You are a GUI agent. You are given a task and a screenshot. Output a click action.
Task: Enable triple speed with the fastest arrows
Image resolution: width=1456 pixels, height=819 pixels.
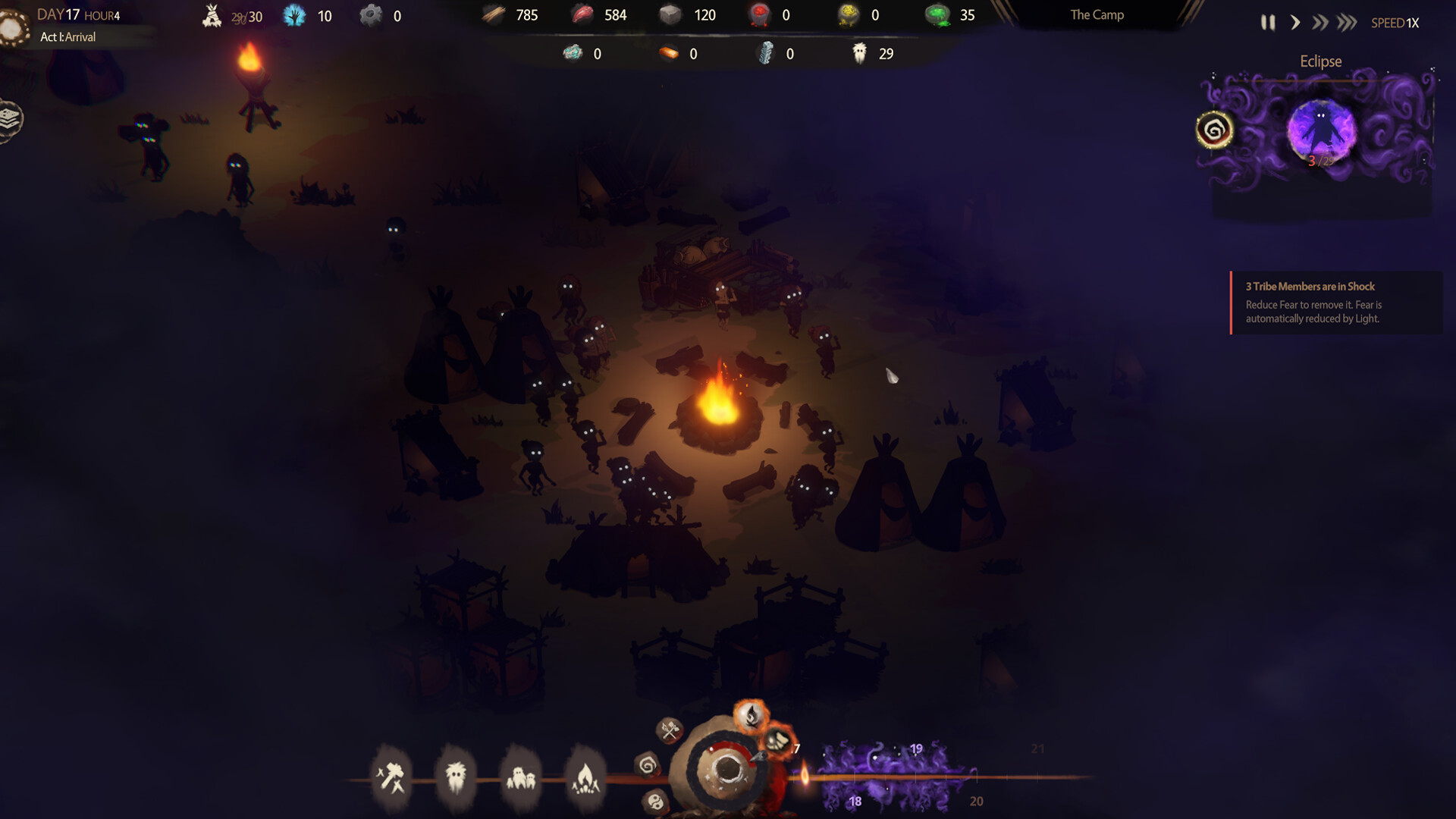1346,23
